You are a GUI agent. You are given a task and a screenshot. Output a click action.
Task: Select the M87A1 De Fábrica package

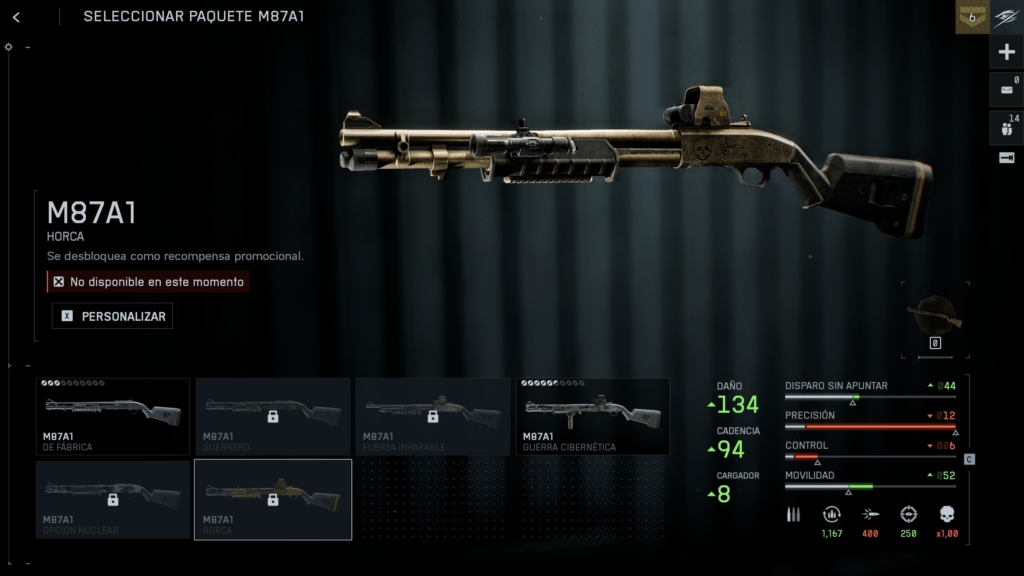112,416
